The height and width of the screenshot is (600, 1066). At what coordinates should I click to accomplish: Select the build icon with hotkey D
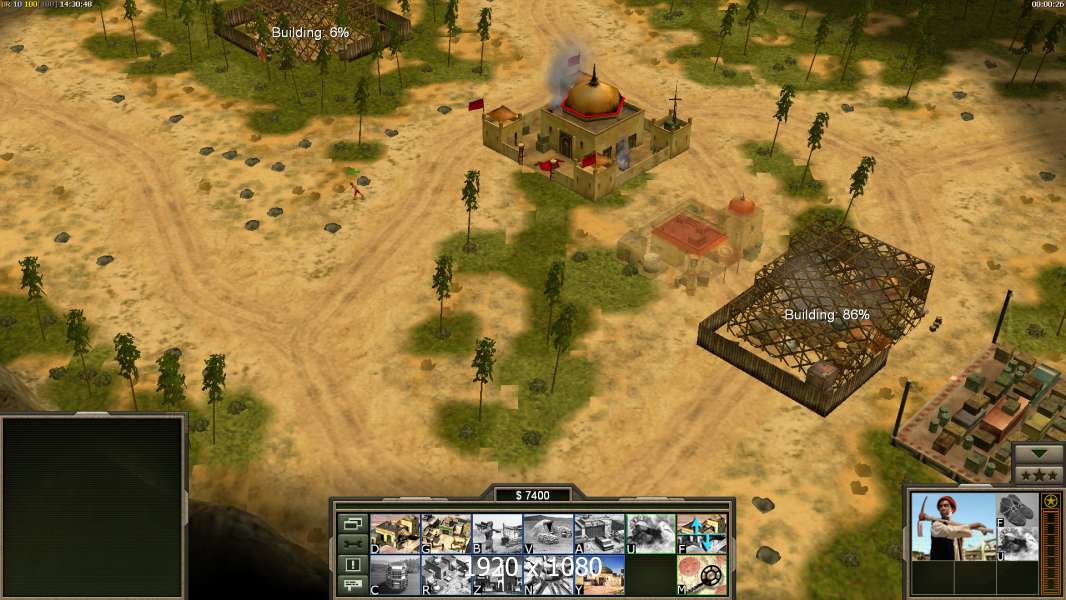pyautogui.click(x=395, y=534)
